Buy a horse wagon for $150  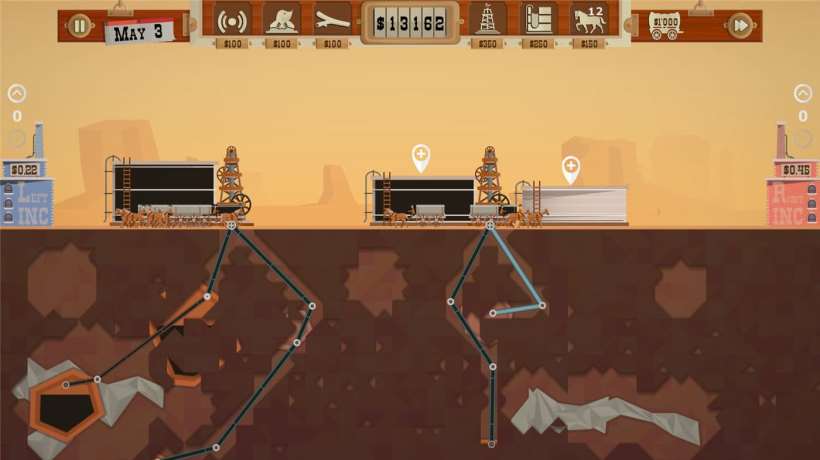(589, 20)
